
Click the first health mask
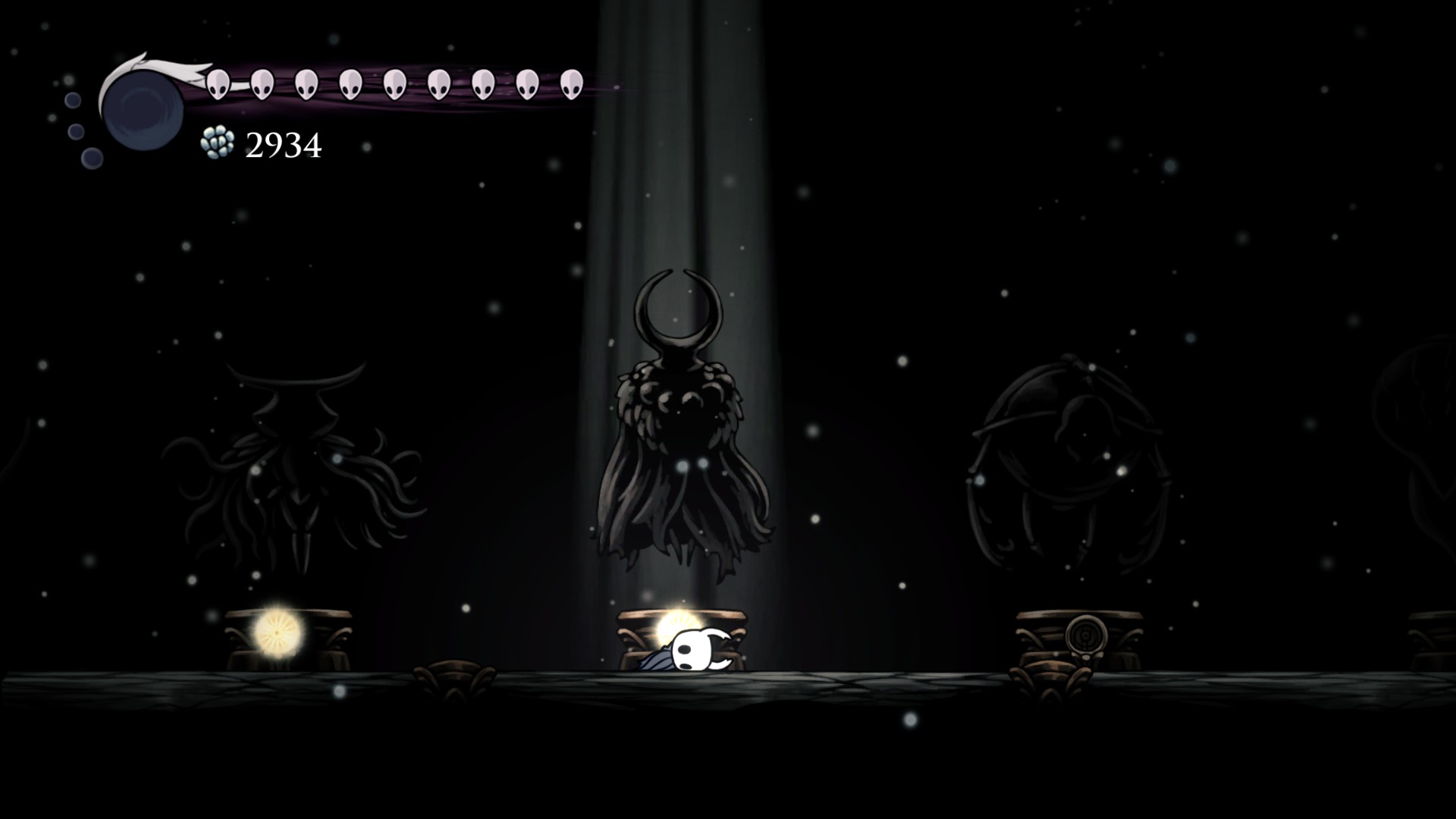click(218, 83)
